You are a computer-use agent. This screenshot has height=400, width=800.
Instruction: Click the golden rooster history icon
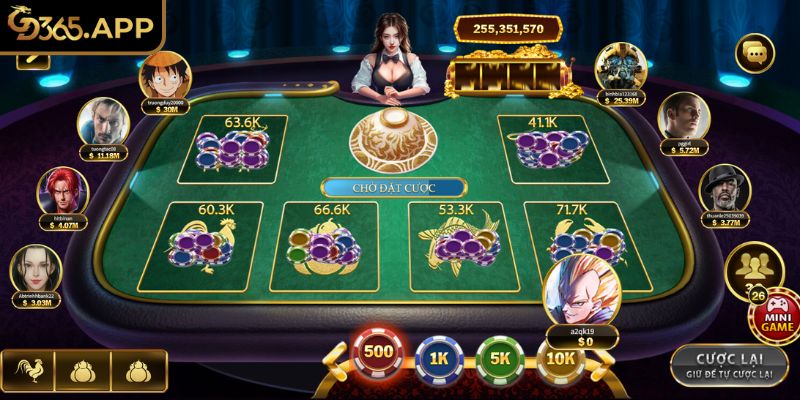(x=27, y=372)
